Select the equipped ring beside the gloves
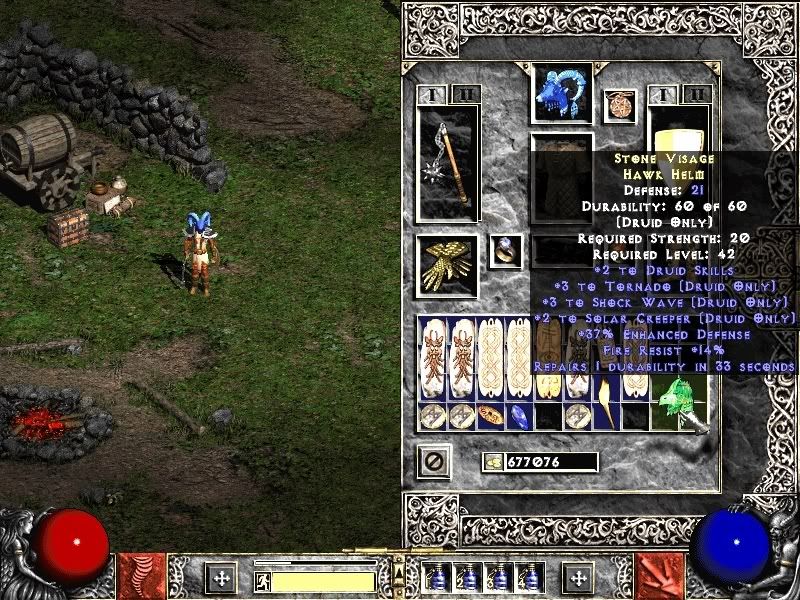Screen dimensions: 800x600 click(505, 251)
